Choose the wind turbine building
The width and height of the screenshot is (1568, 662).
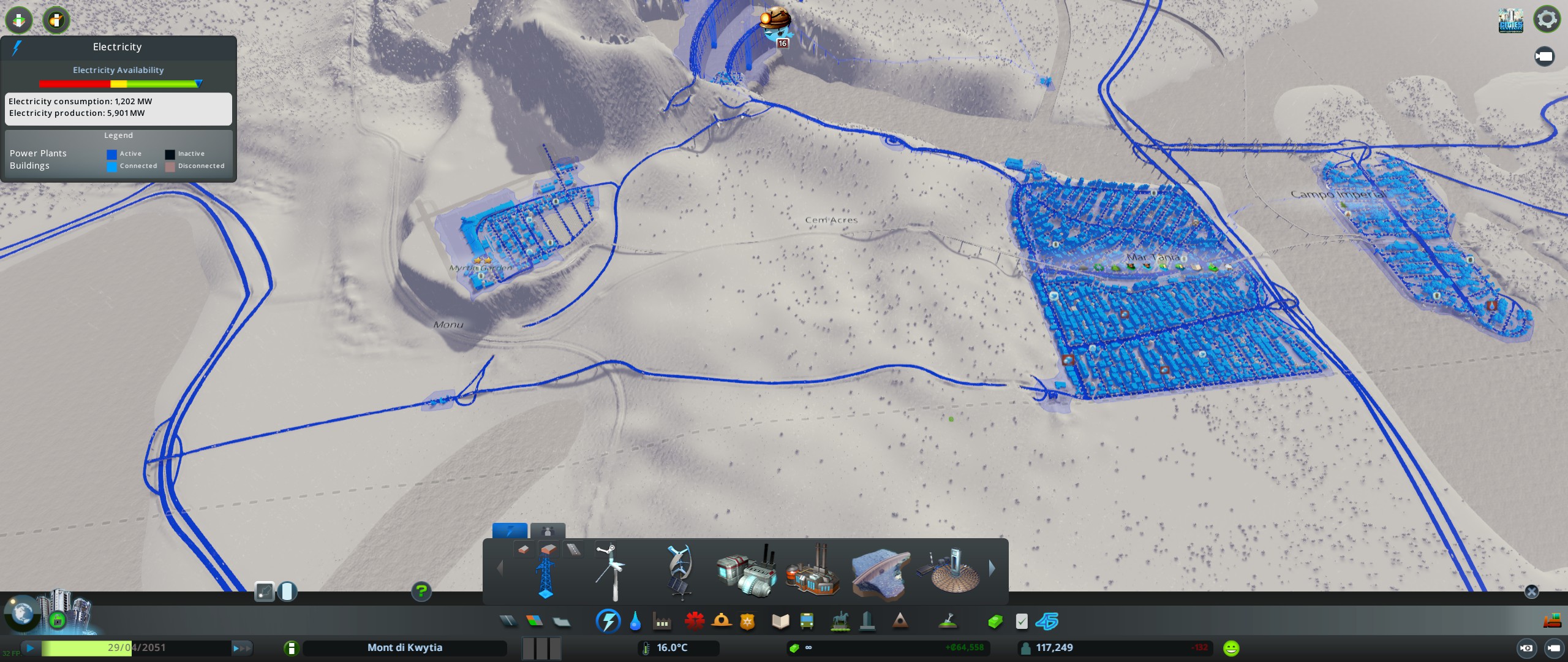point(611,573)
